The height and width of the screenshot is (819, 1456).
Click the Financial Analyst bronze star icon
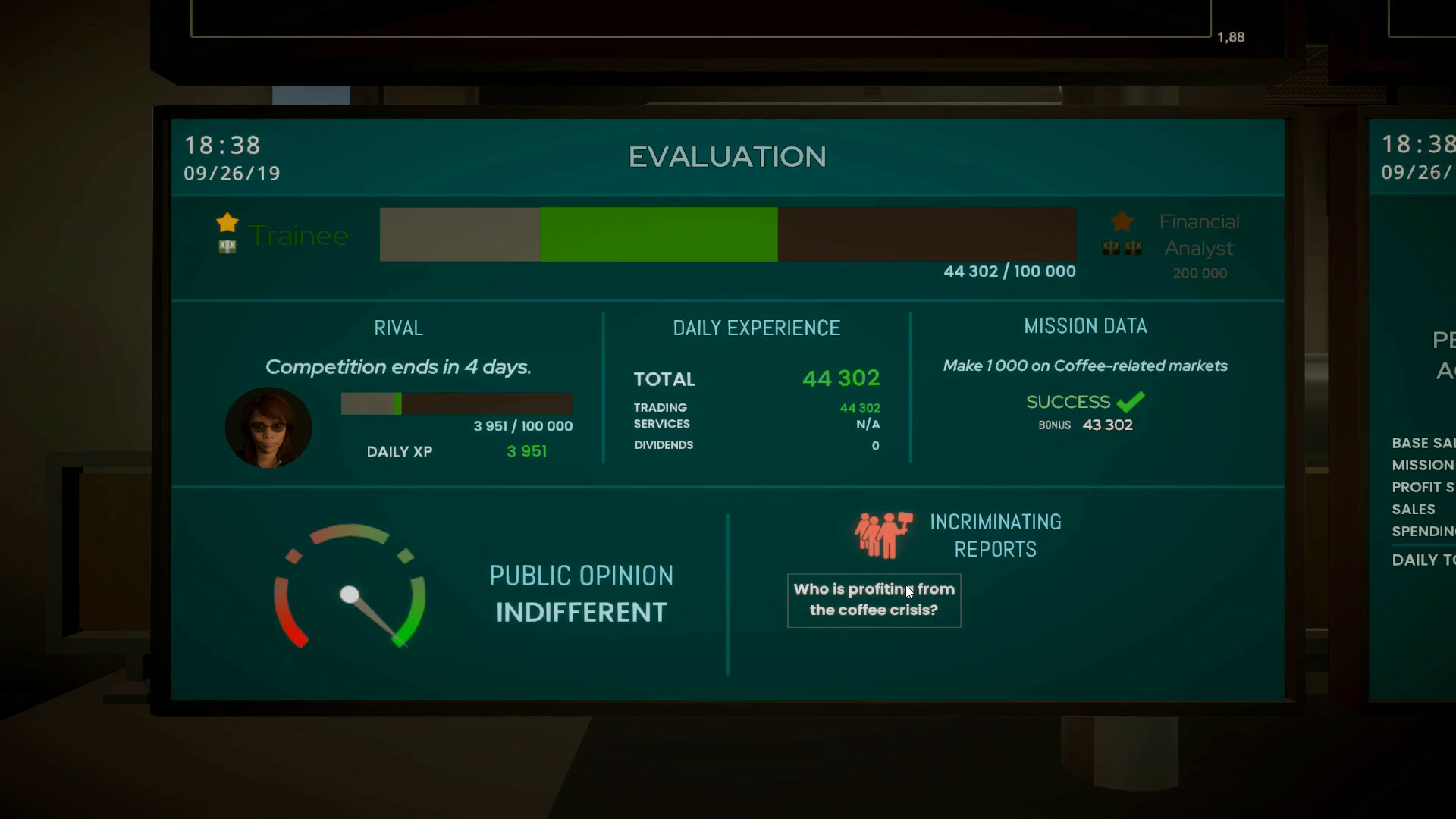coord(1120,222)
